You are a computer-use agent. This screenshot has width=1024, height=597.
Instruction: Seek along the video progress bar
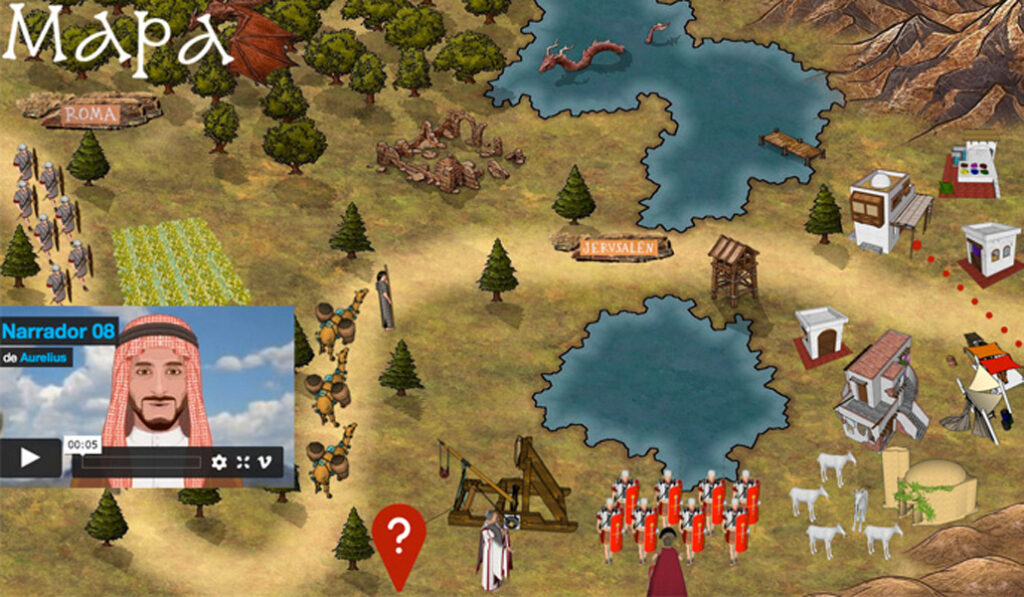[140, 462]
